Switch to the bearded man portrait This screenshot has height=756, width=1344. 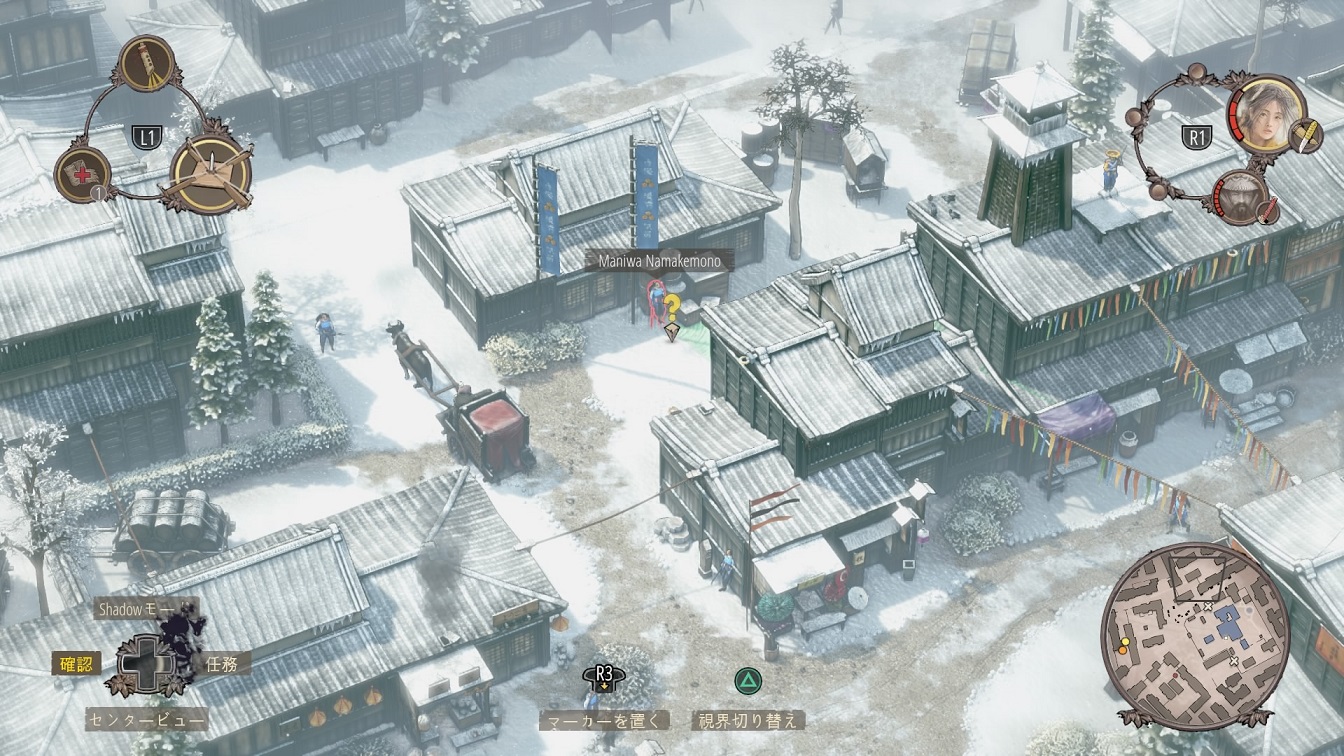coord(1240,196)
